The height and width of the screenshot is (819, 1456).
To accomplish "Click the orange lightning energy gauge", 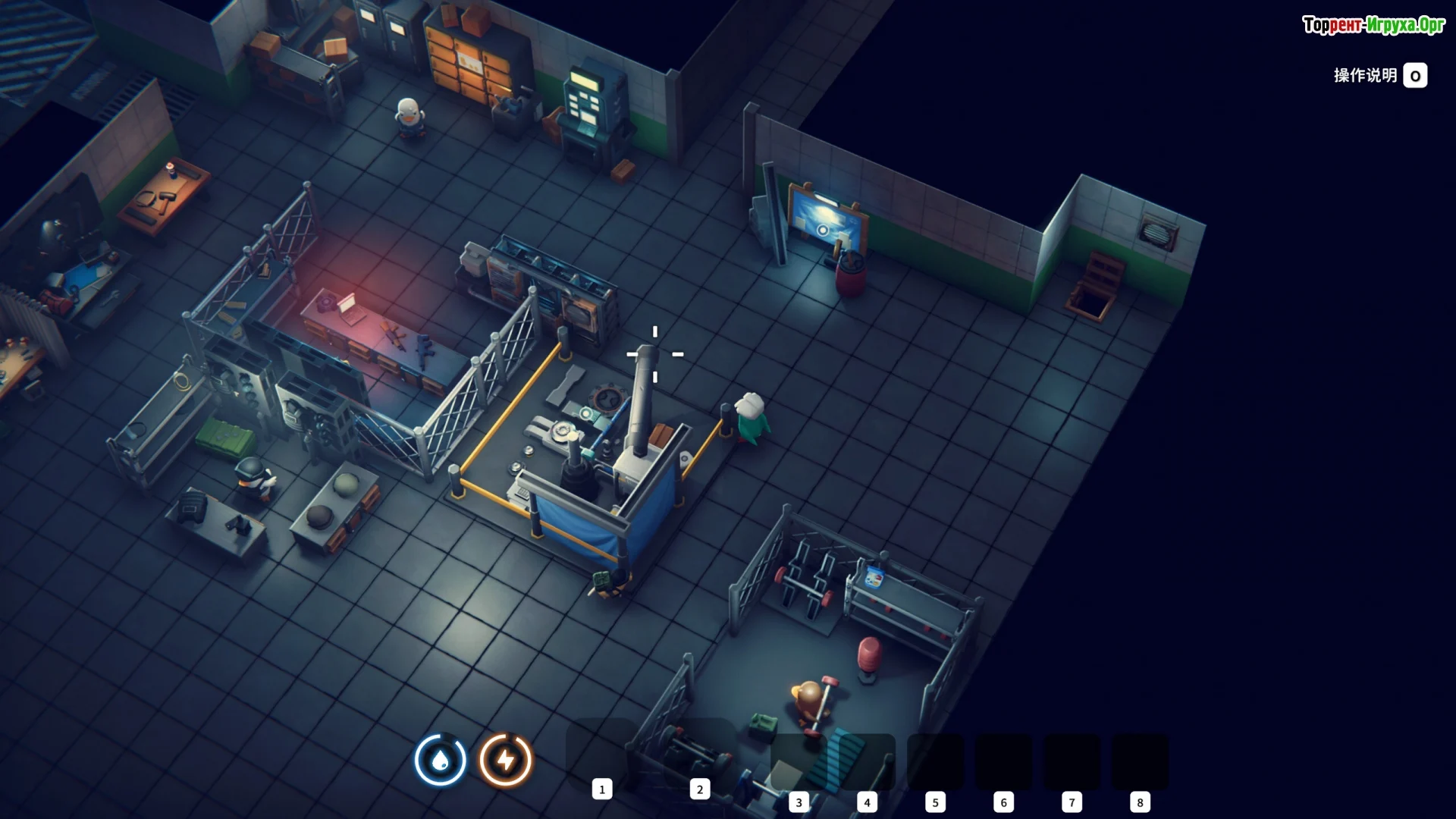I will click(505, 760).
